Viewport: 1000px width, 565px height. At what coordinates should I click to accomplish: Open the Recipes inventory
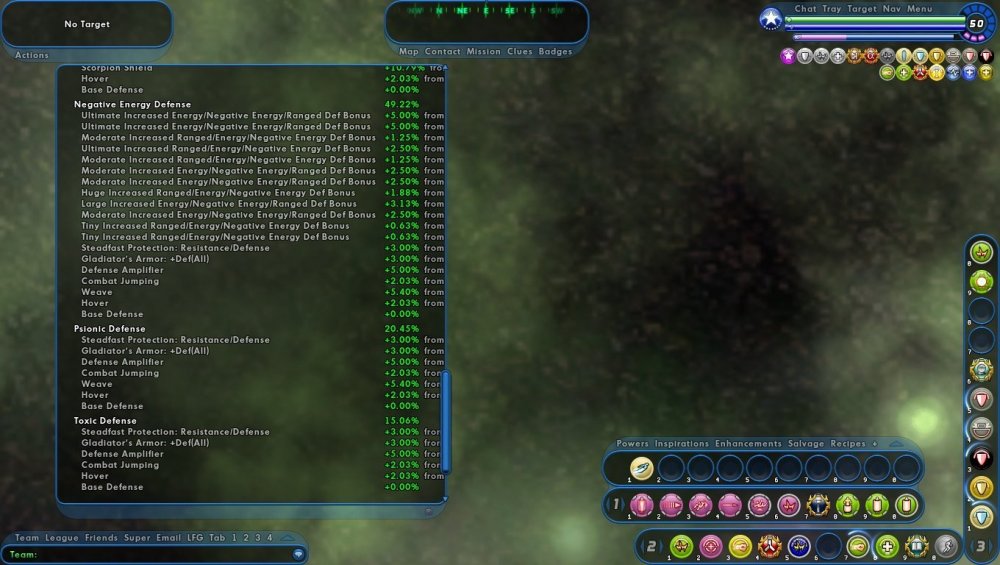pyautogui.click(x=848, y=443)
